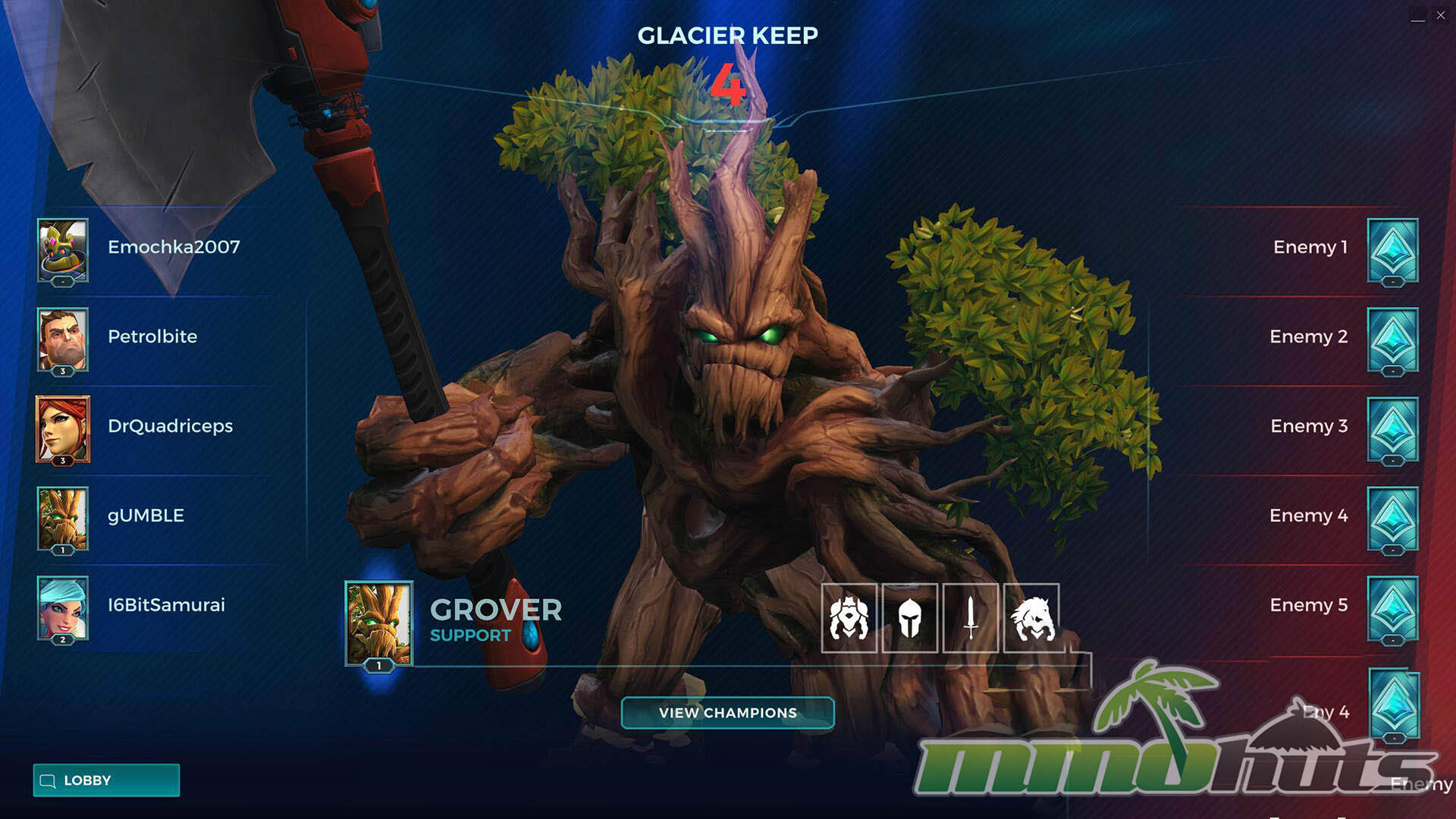Viewport: 1456px width, 819px height.
Task: Open the Lobby chat button
Action: point(106,780)
